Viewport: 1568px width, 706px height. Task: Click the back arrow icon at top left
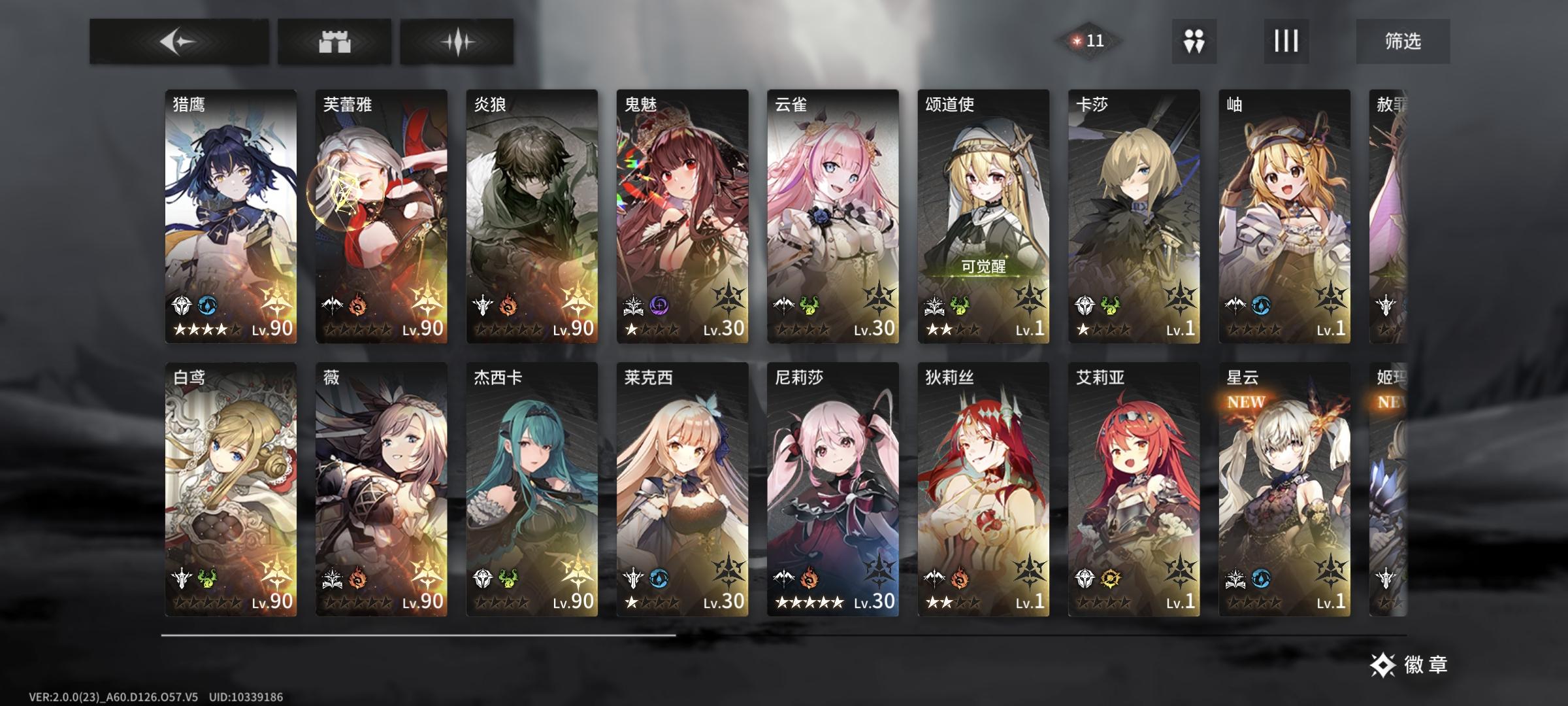180,41
